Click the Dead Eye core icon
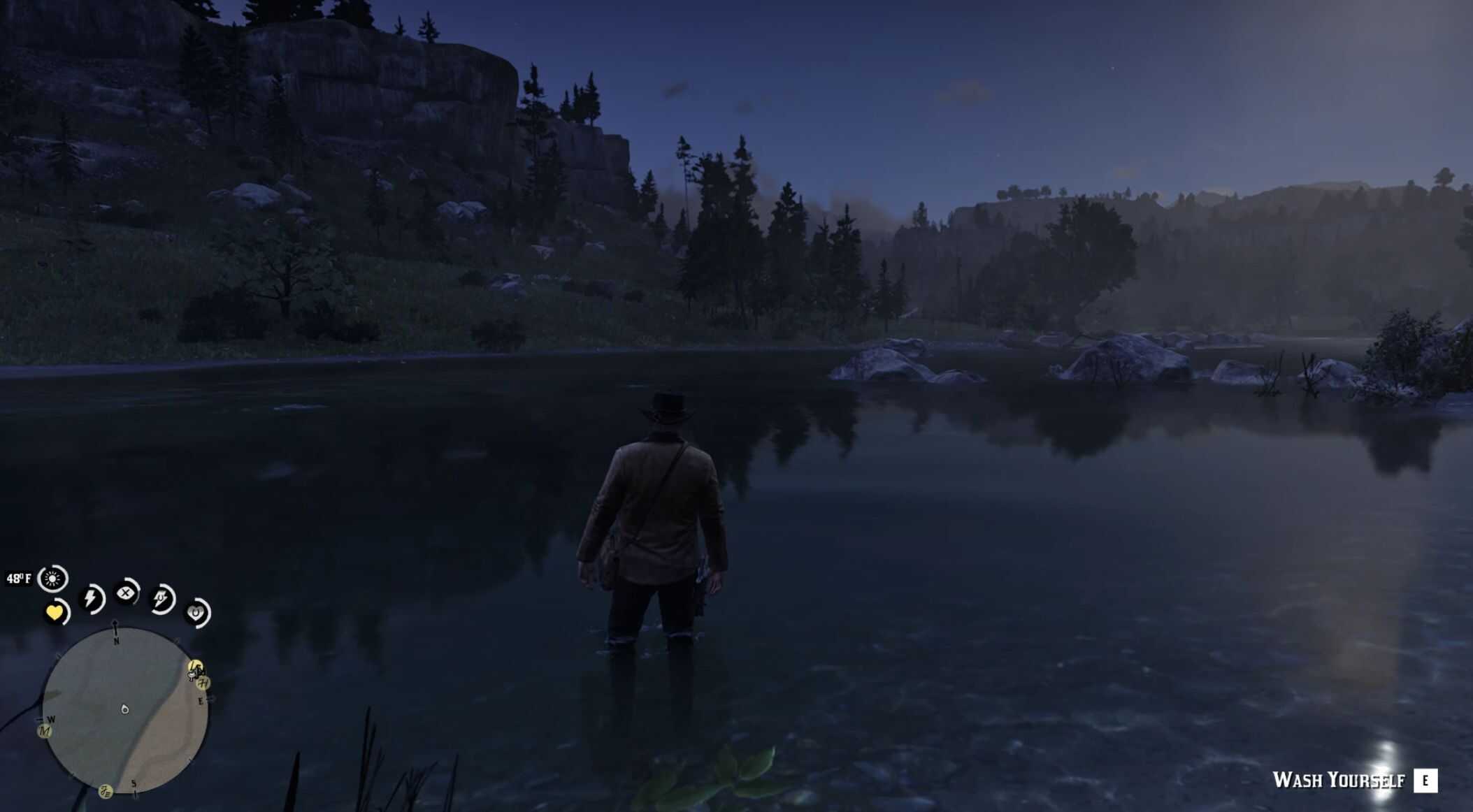 click(x=126, y=593)
